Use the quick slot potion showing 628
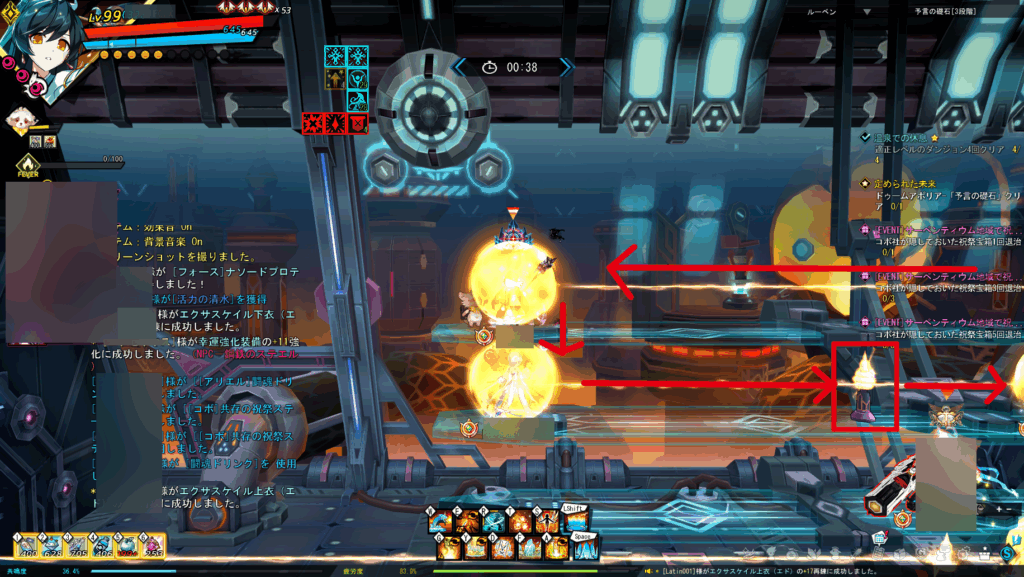Image resolution: width=1024 pixels, height=577 pixels. (x=52, y=545)
